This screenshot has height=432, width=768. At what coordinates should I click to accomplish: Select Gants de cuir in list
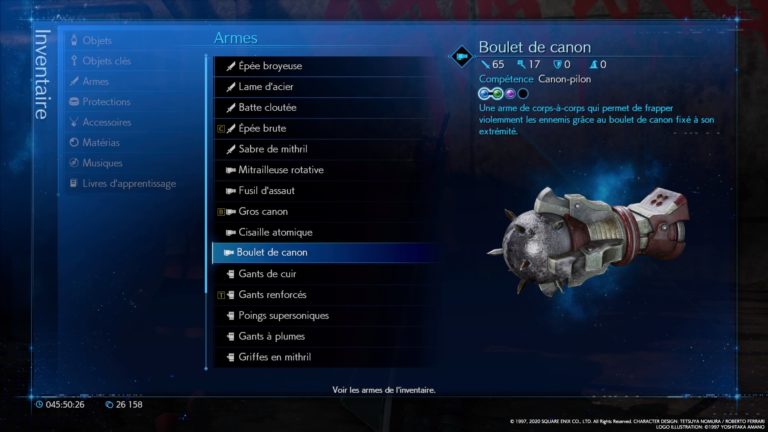click(x=267, y=274)
